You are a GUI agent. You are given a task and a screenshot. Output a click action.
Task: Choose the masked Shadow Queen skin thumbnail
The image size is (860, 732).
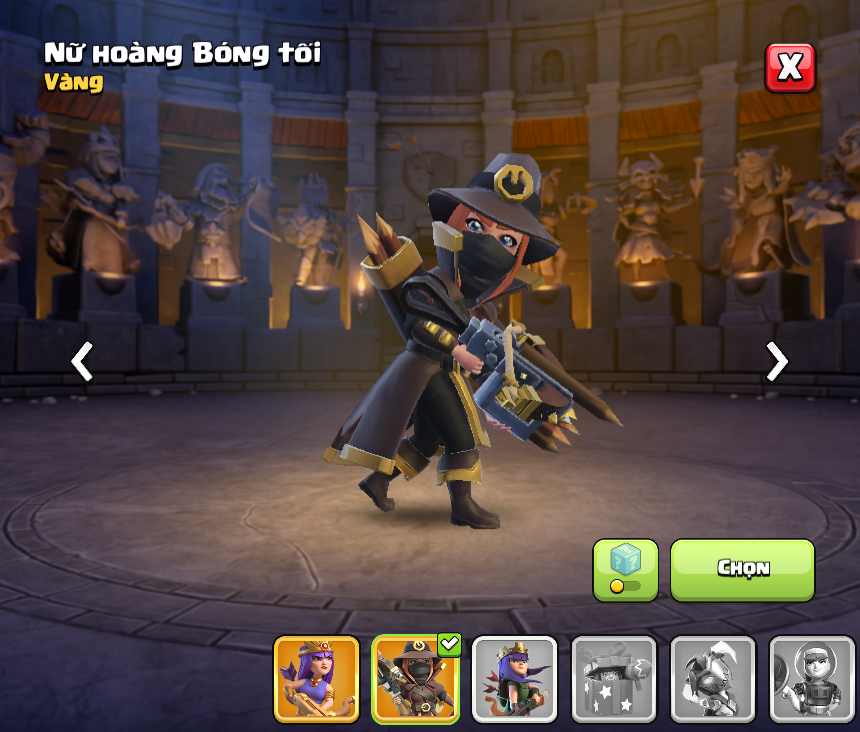[415, 679]
